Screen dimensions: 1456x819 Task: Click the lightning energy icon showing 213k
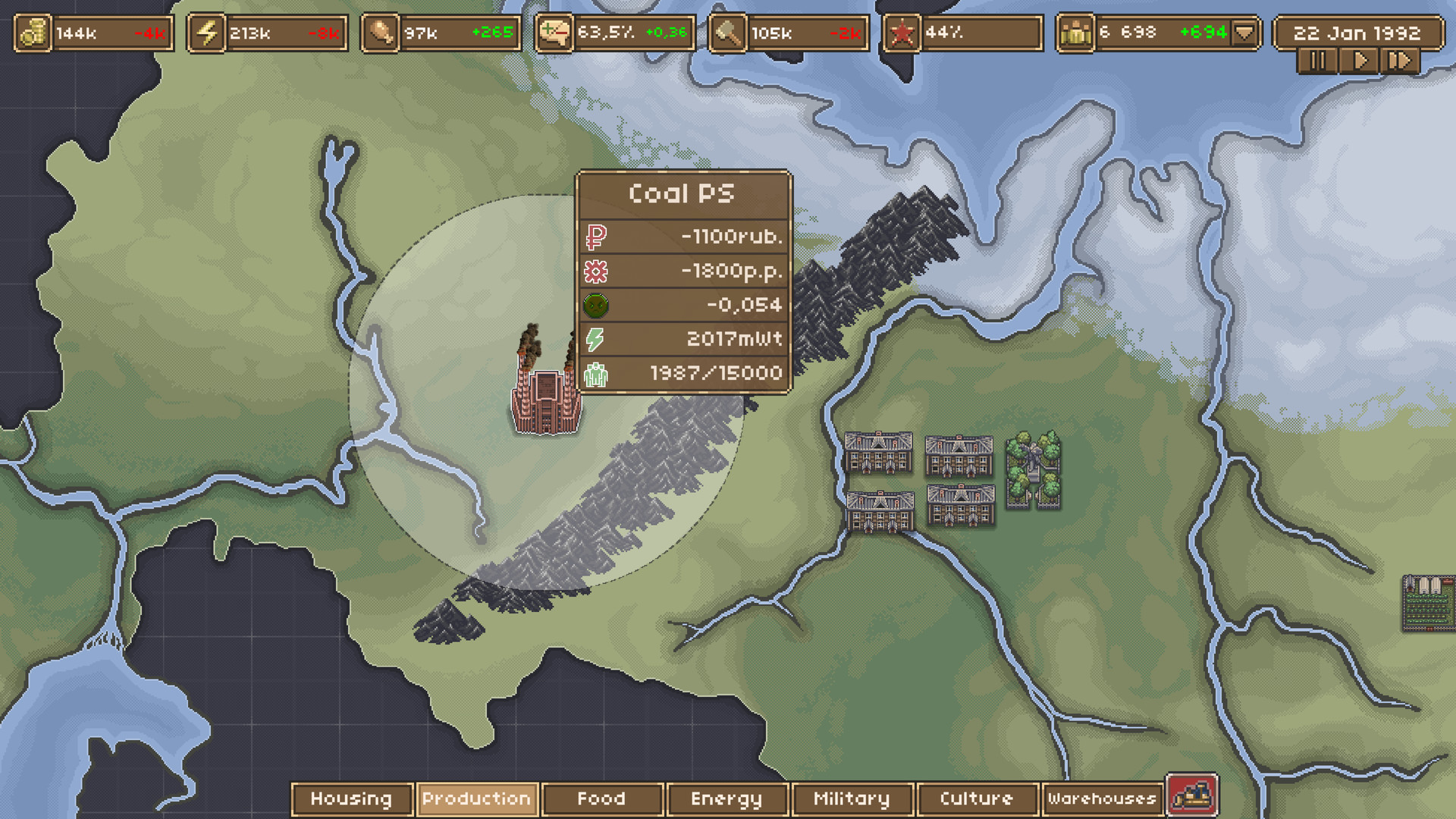206,32
